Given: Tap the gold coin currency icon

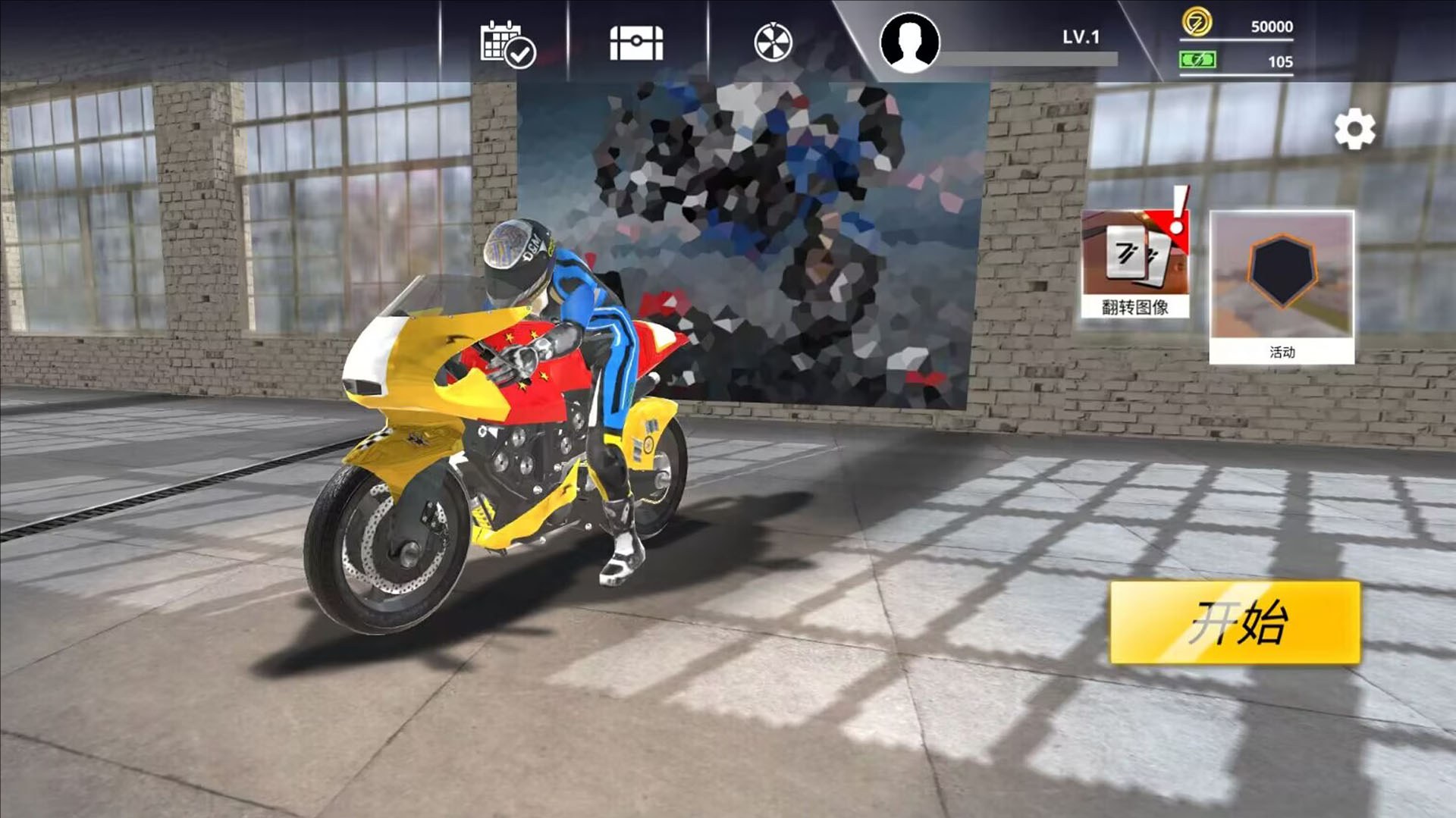Looking at the screenshot, I should pyautogui.click(x=1197, y=24).
